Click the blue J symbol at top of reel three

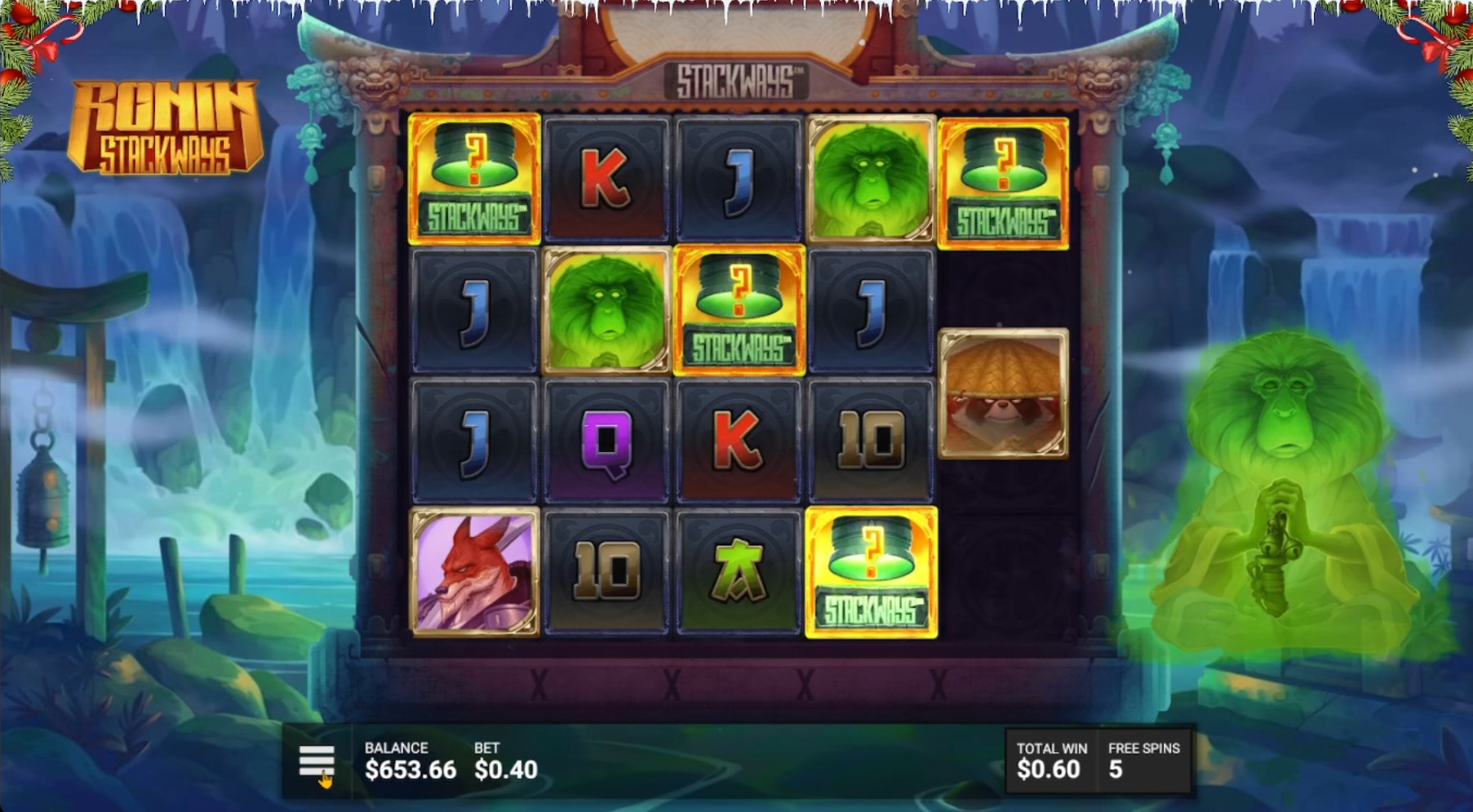click(x=739, y=180)
